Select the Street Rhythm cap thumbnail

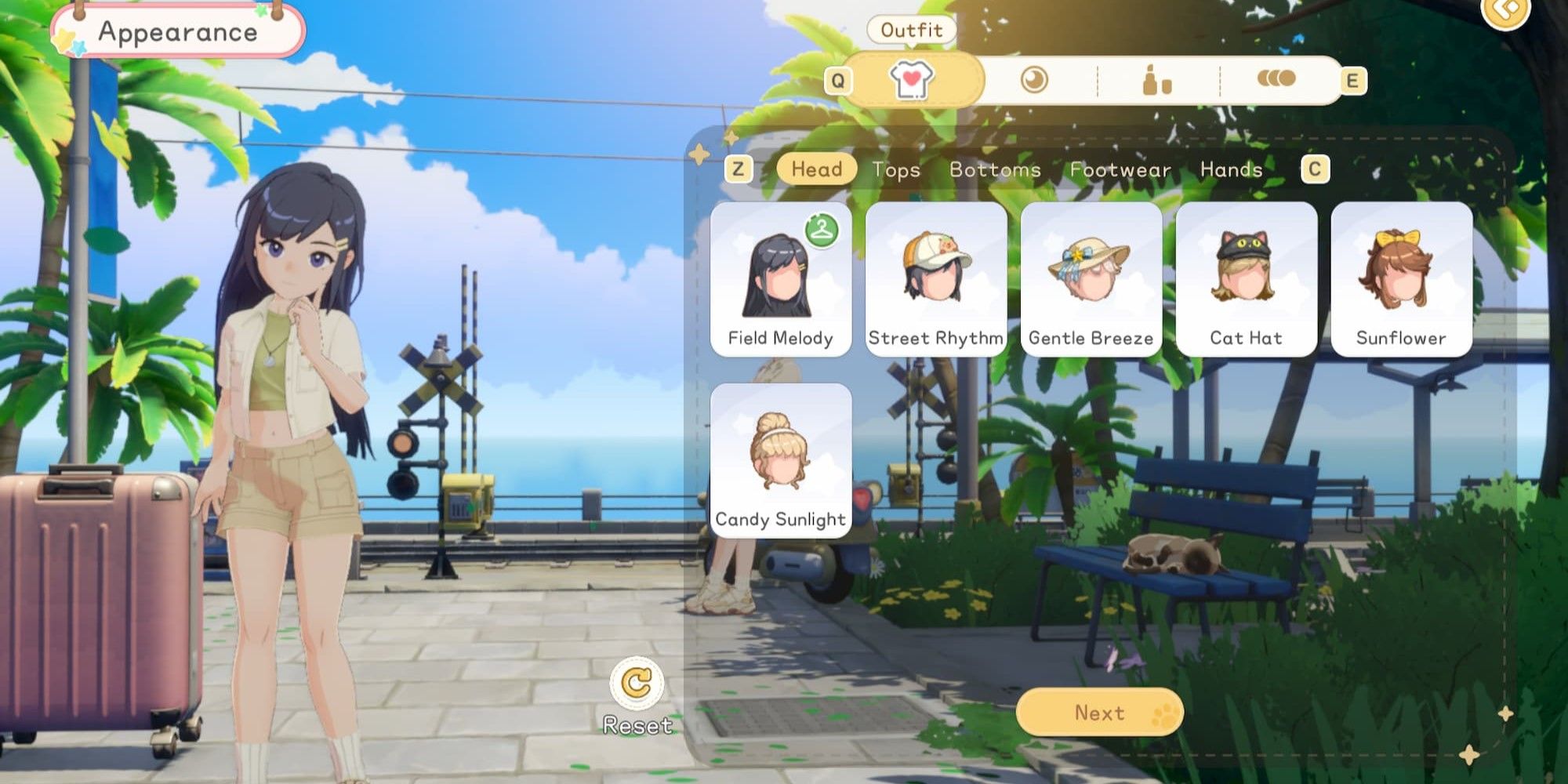pyautogui.click(x=936, y=278)
